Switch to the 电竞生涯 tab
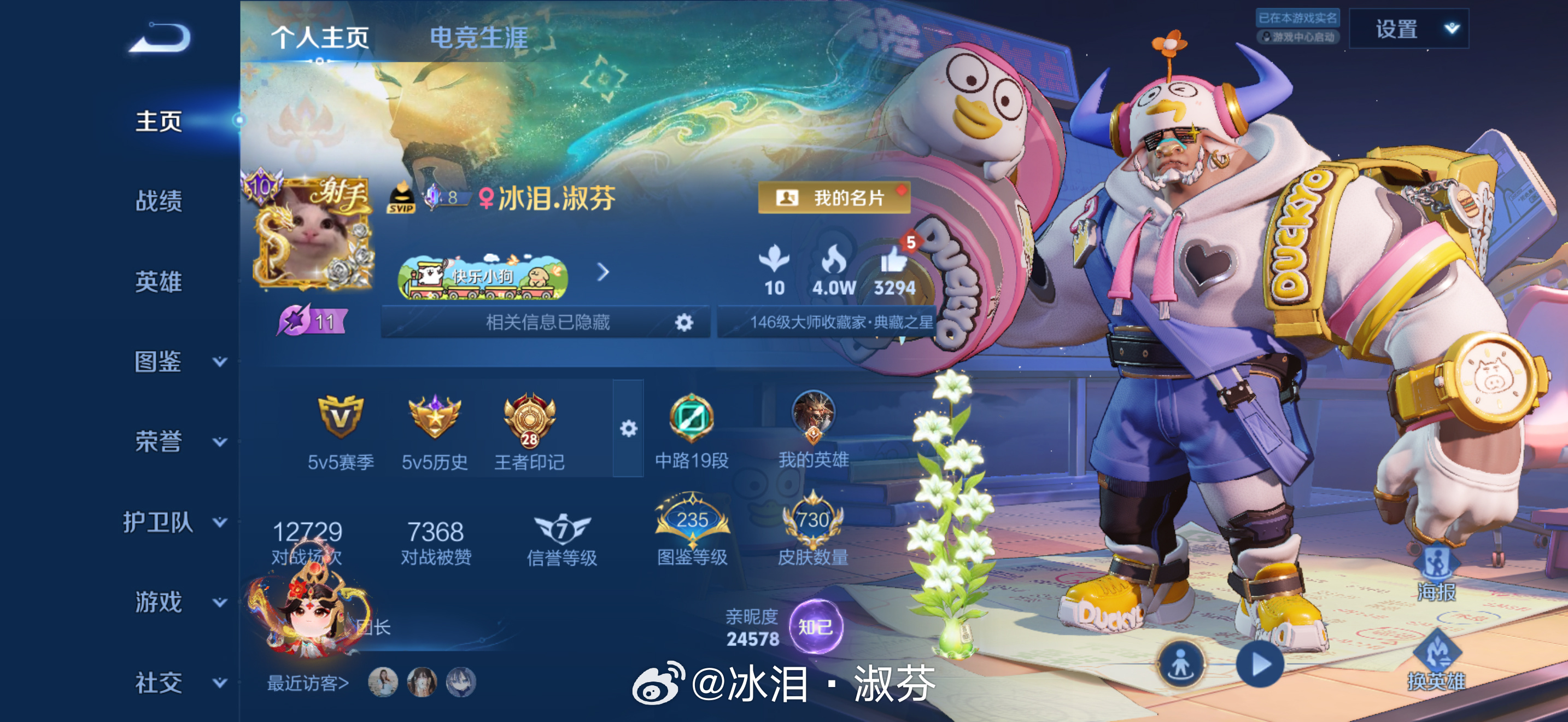This screenshot has width=1568, height=722. click(479, 37)
